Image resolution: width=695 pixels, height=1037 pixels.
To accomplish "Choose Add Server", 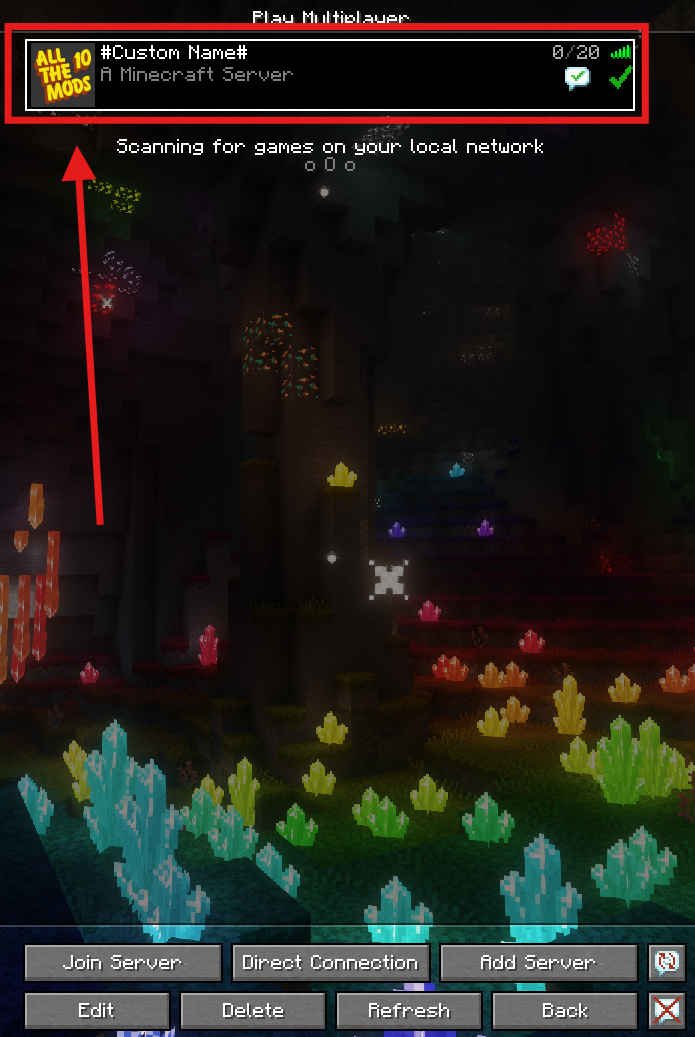I will click(538, 963).
